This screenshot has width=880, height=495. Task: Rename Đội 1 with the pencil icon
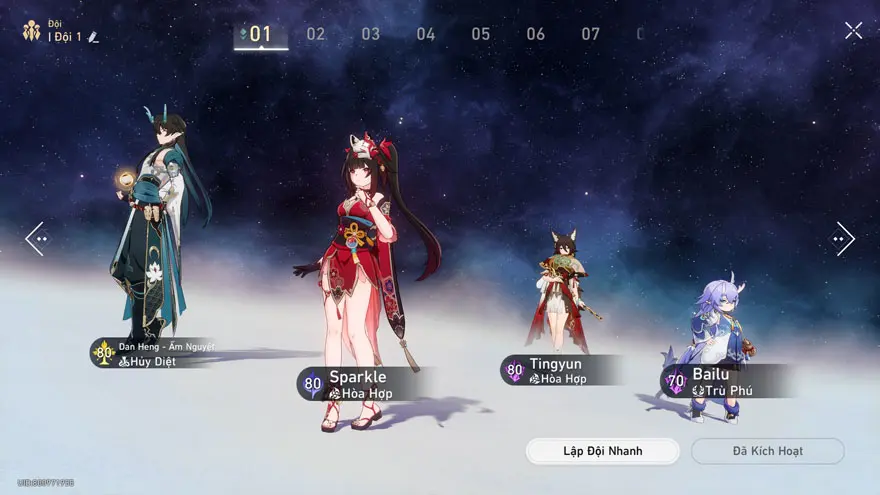pyautogui.click(x=93, y=37)
